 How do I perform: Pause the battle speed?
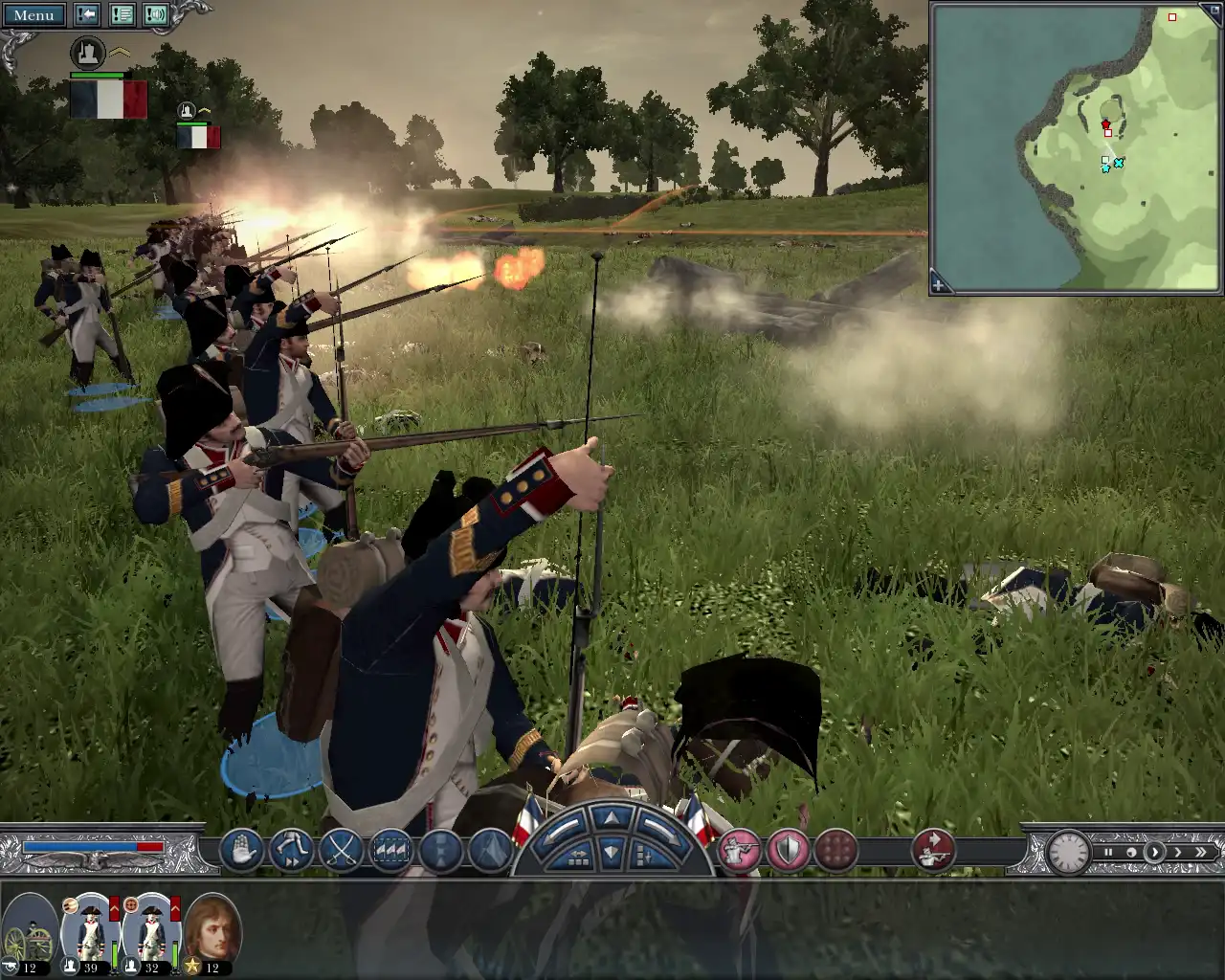pos(1108,852)
